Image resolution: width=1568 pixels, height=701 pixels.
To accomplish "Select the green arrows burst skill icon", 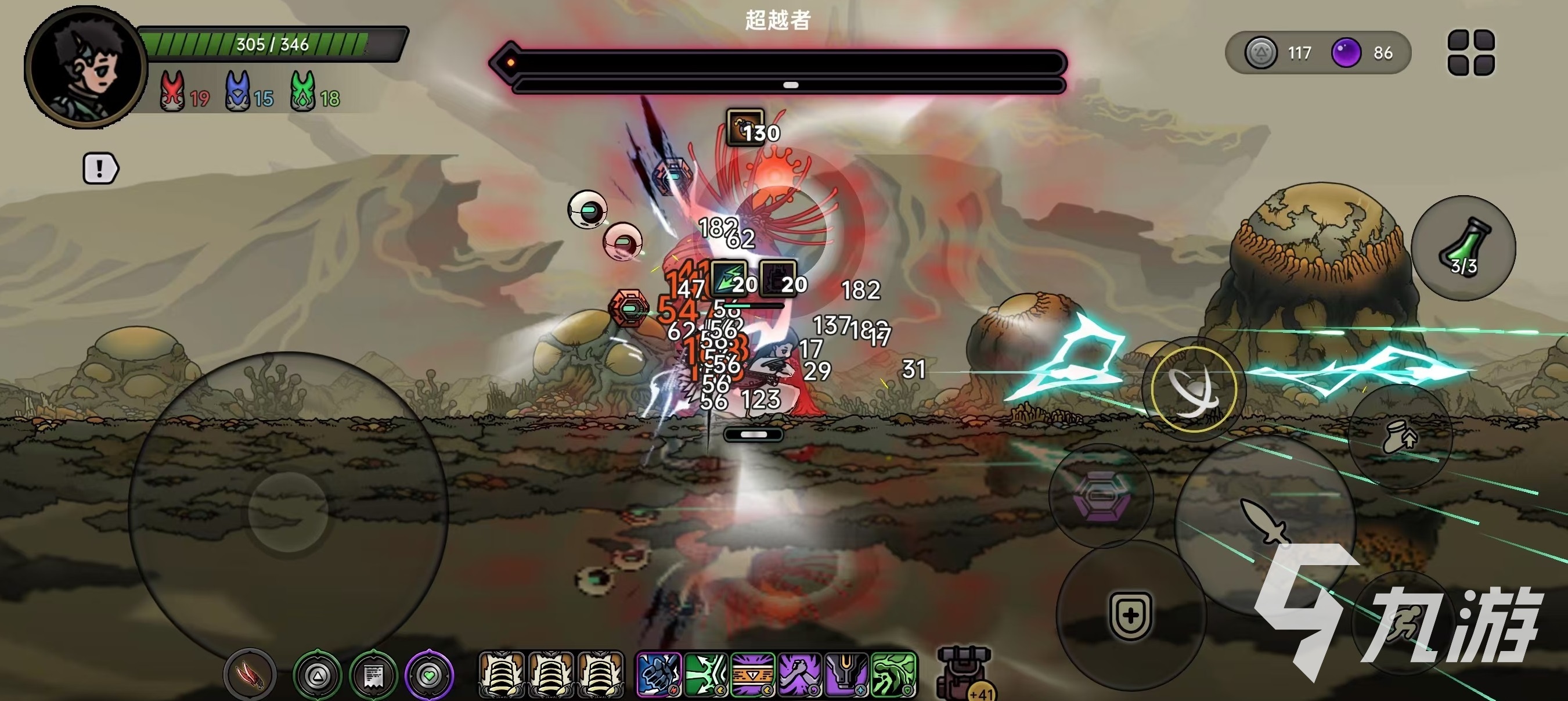I will click(x=705, y=674).
